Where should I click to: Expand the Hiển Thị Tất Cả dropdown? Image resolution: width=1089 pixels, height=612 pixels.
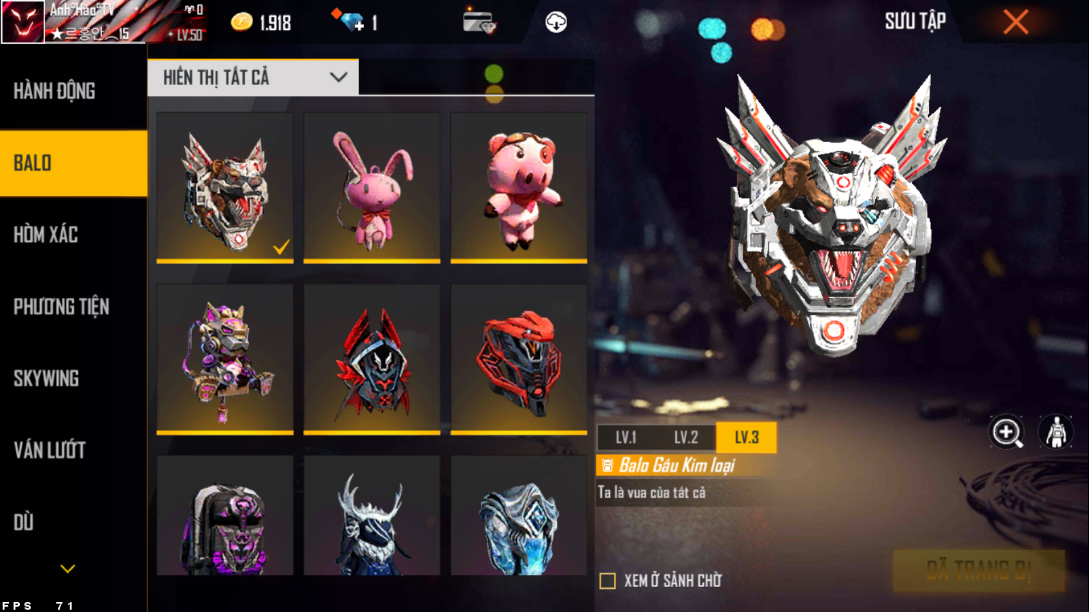point(253,77)
